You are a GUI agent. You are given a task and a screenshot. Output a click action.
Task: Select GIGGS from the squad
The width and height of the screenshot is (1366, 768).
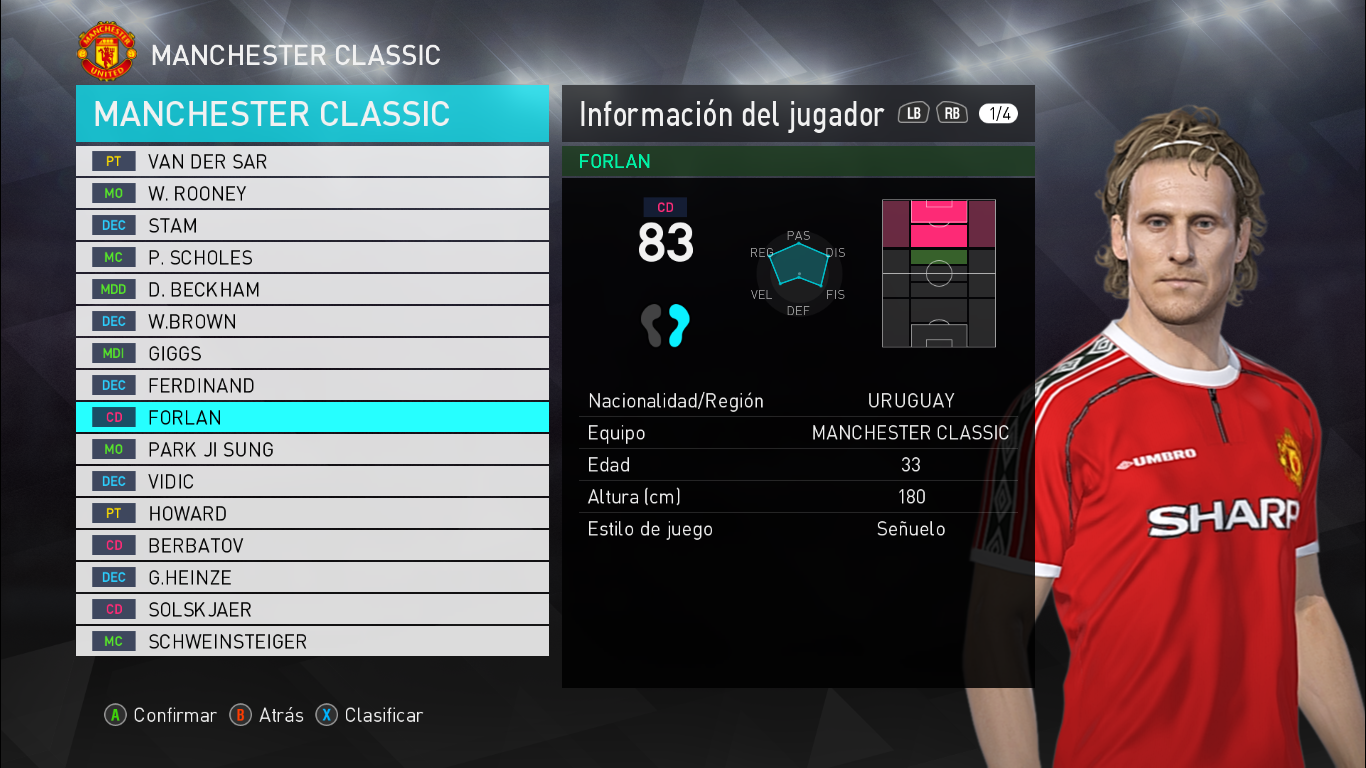[312, 353]
